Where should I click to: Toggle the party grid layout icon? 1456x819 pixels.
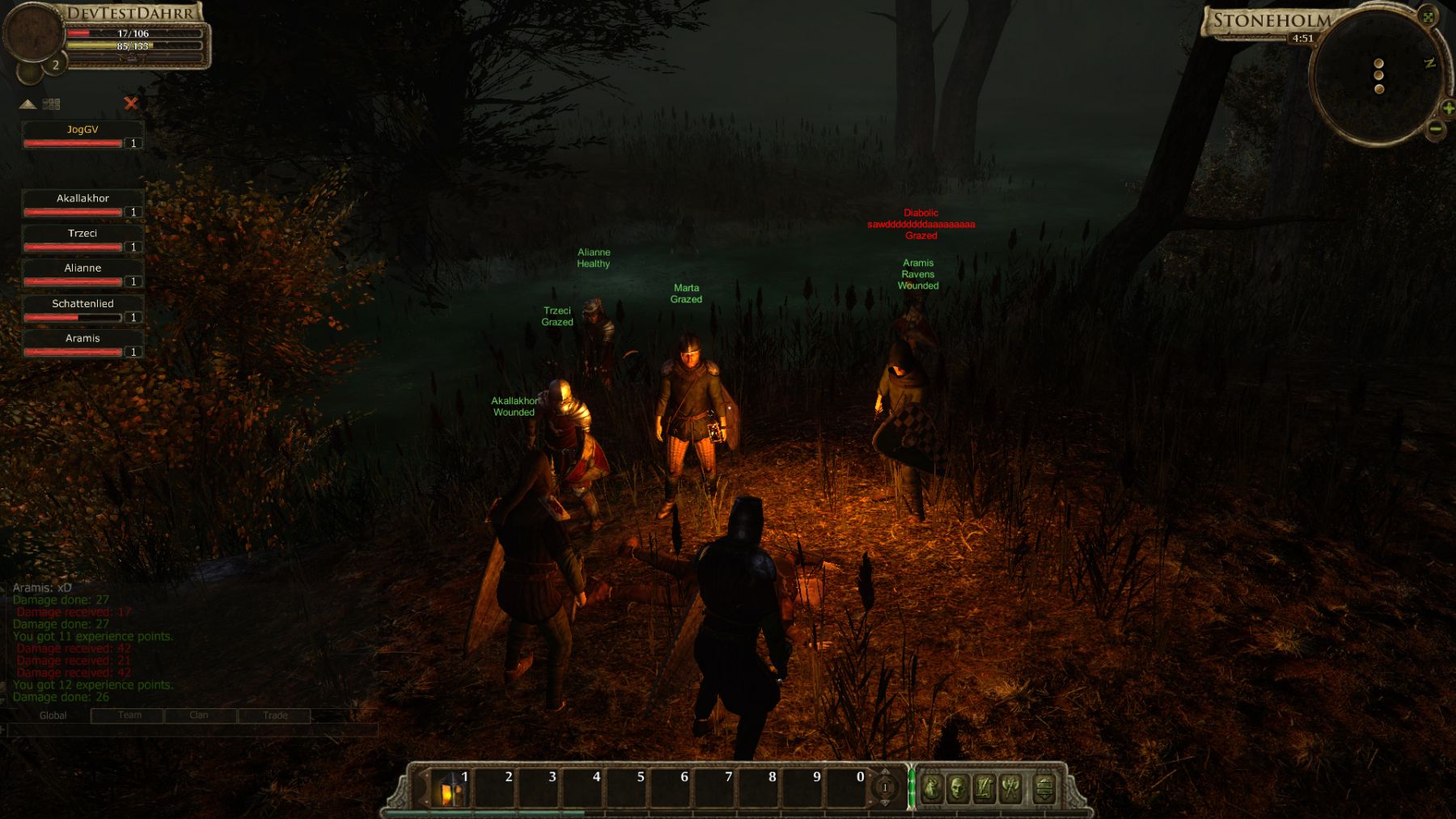(x=52, y=103)
